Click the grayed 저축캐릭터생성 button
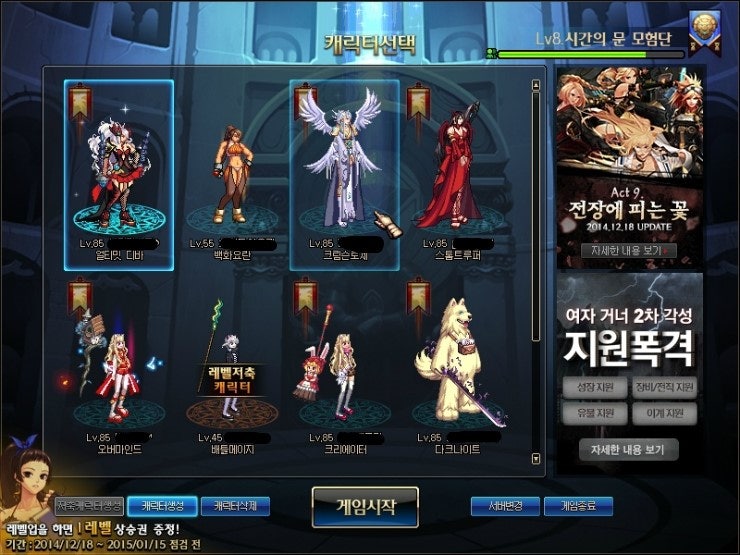The width and height of the screenshot is (740, 555). pos(89,506)
